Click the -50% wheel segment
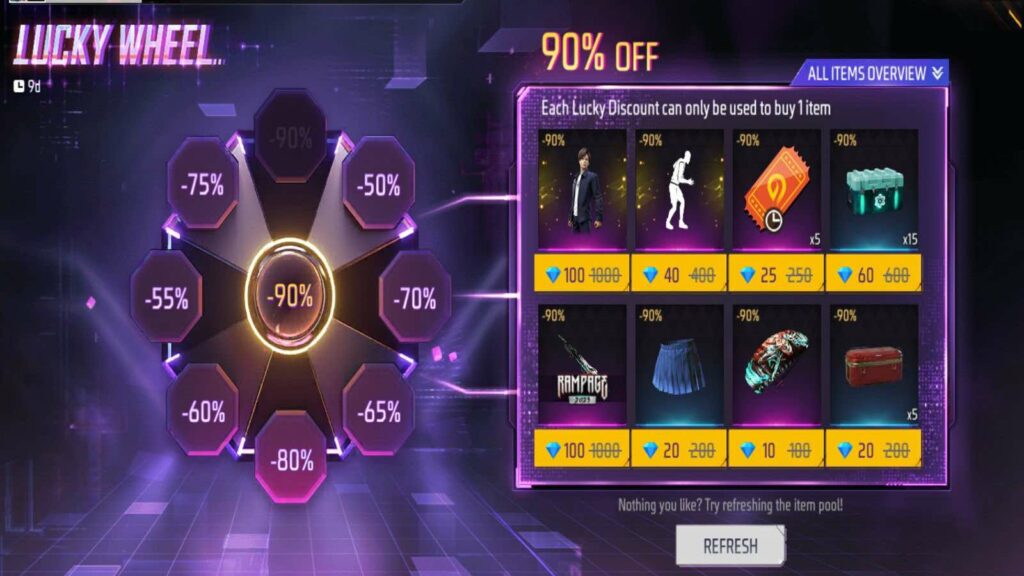1024x576 pixels. click(378, 185)
